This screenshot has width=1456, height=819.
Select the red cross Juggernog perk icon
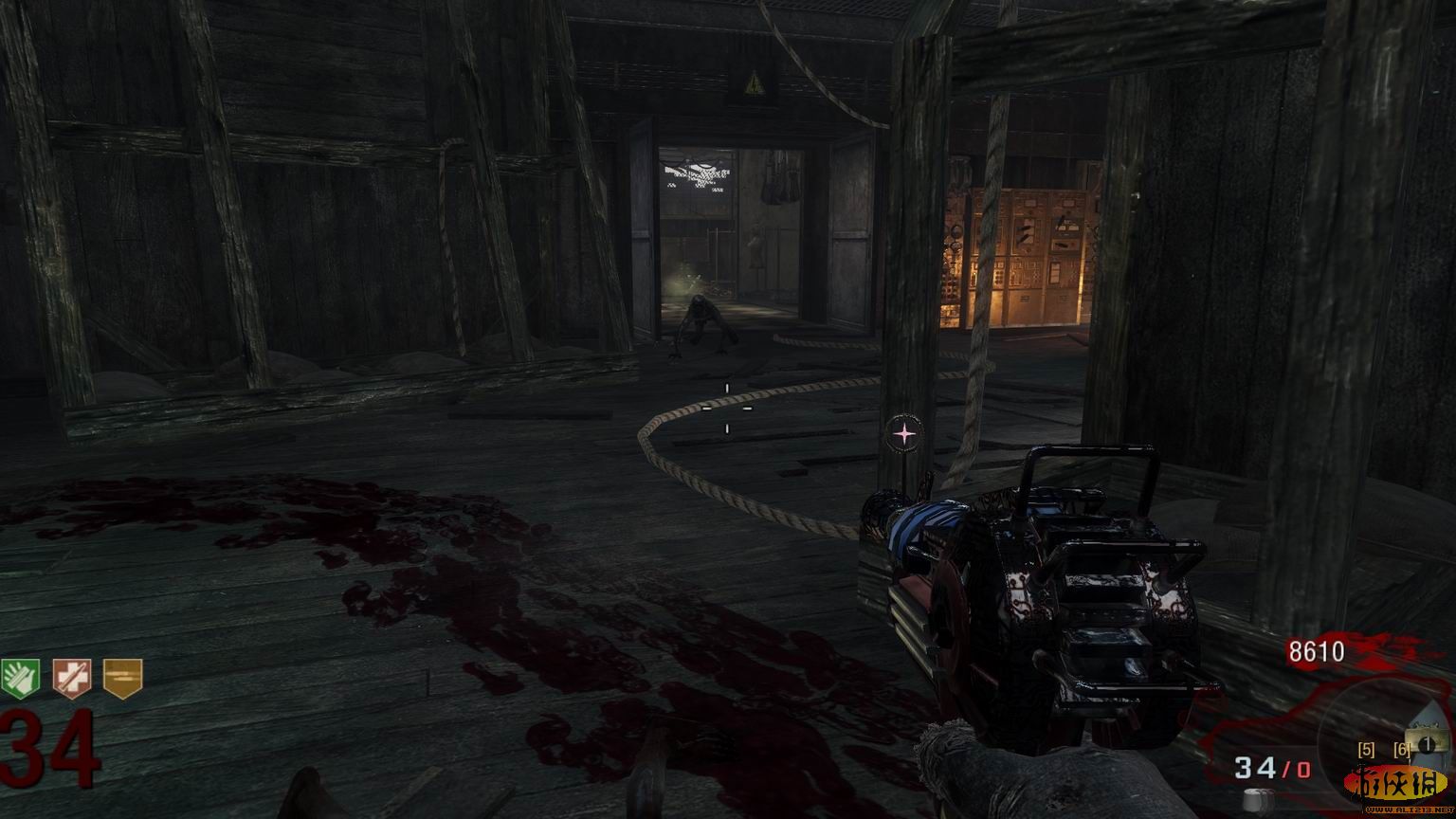[71, 679]
